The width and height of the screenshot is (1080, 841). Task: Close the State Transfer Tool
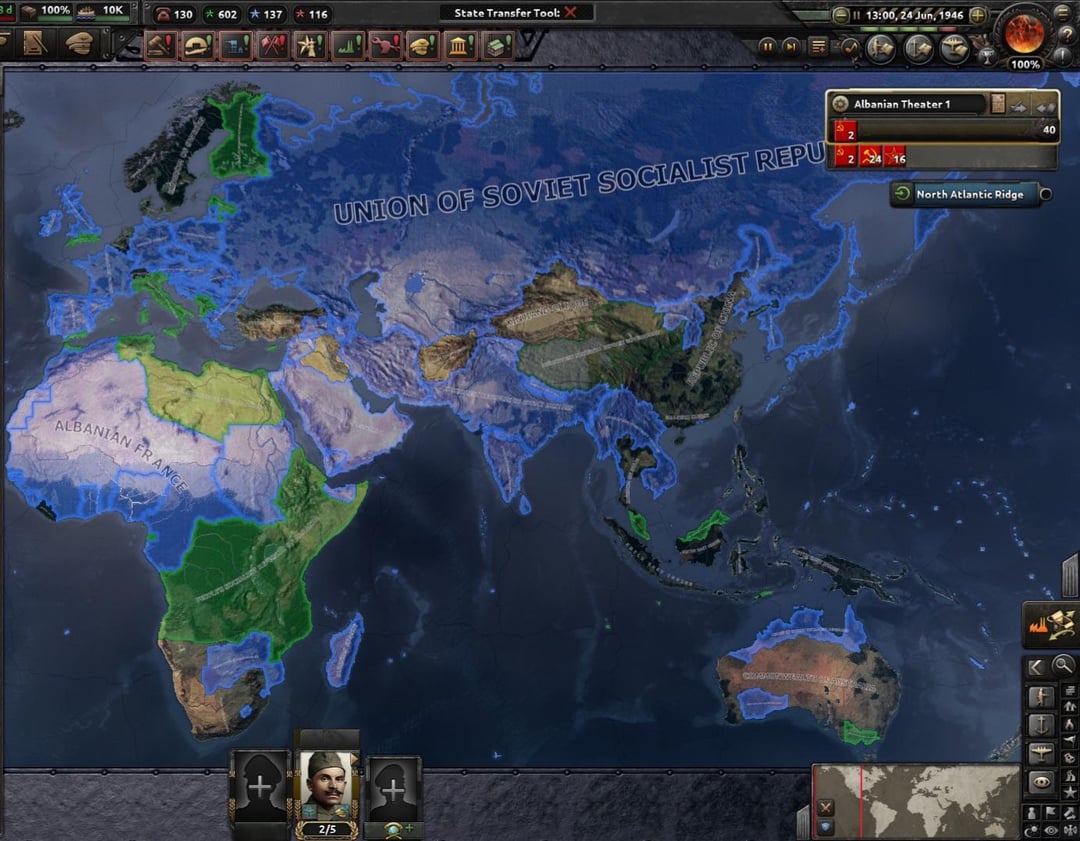pos(570,13)
